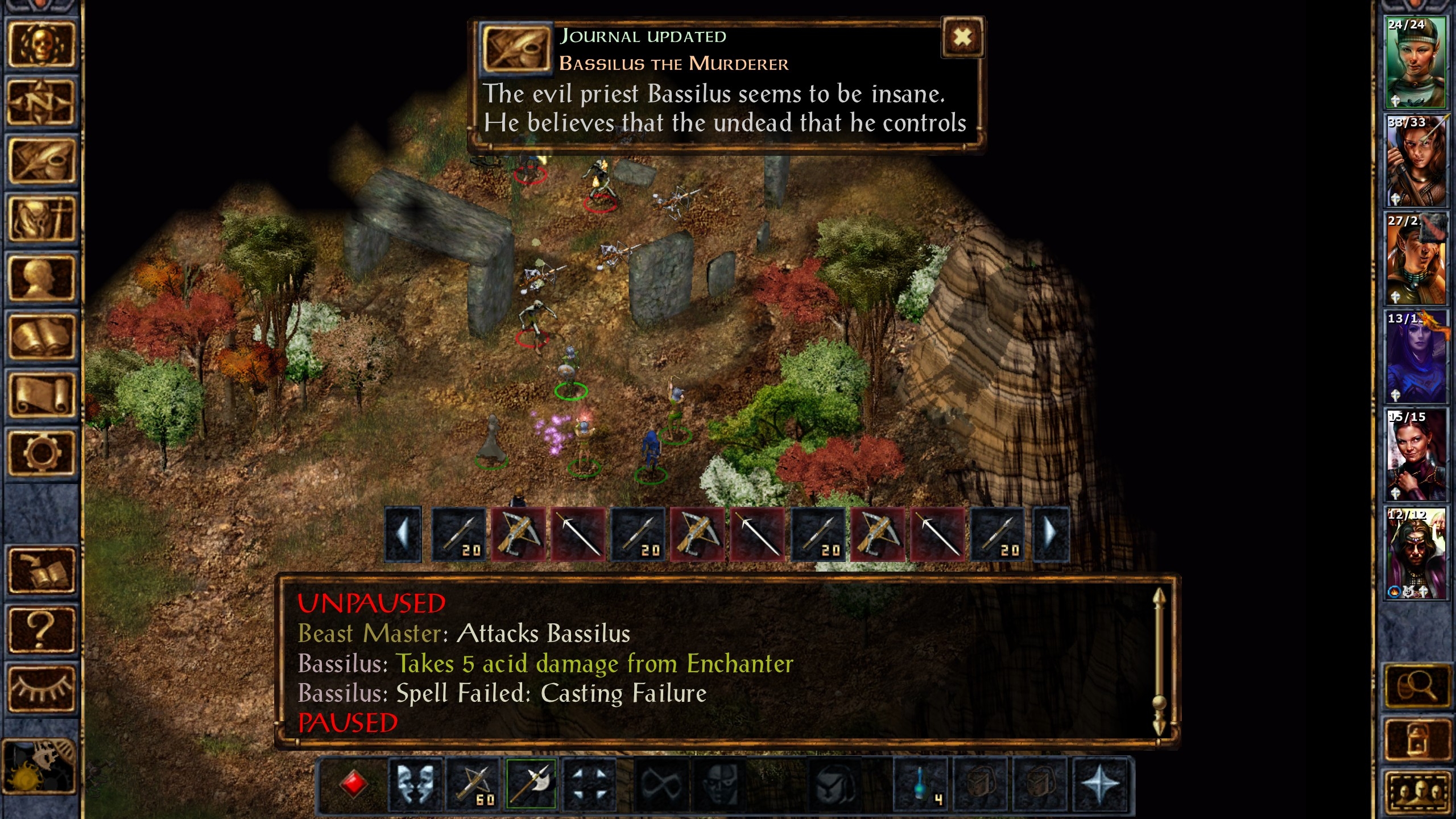Select the red-haired woman portrait with 15/15
Screen dimensions: 1456x819
[x=1415, y=454]
